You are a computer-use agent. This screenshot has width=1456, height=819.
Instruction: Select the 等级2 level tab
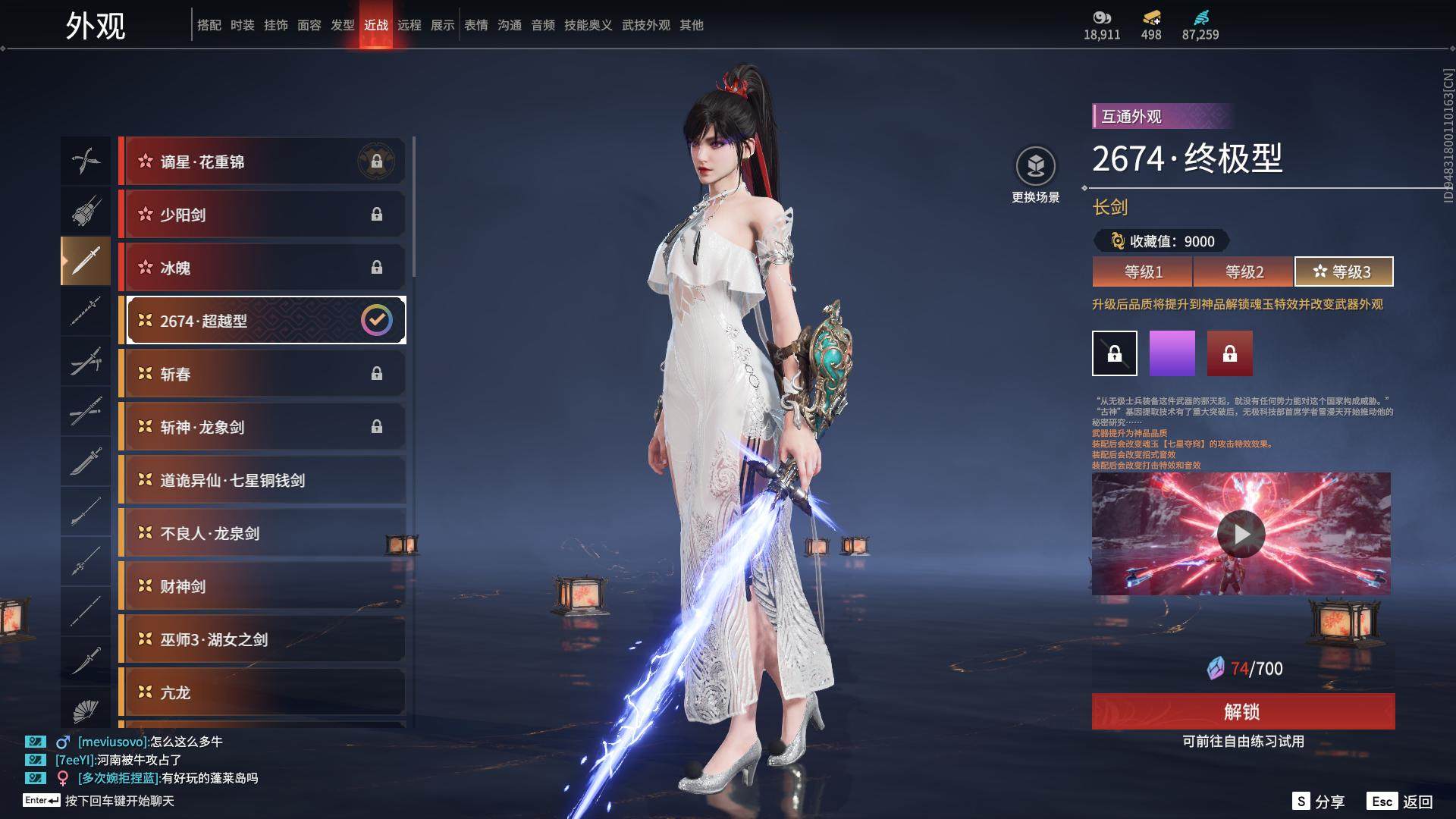1244,271
